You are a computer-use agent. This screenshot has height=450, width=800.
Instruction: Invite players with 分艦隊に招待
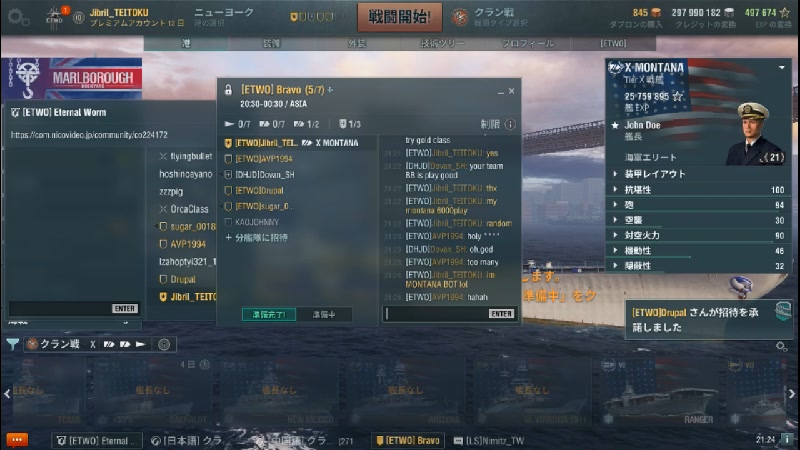[259, 237]
